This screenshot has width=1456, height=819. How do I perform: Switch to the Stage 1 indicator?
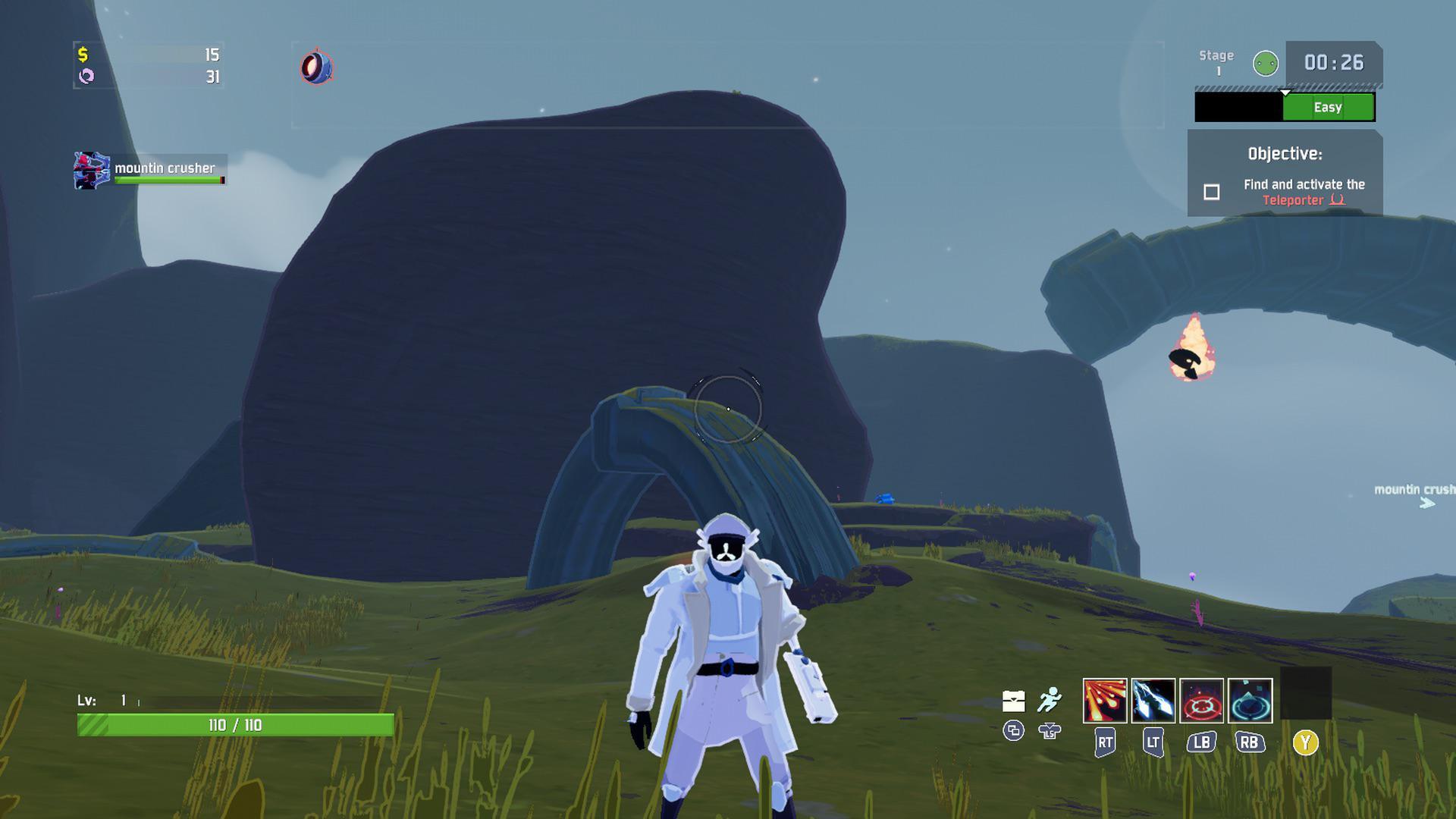click(x=1216, y=63)
